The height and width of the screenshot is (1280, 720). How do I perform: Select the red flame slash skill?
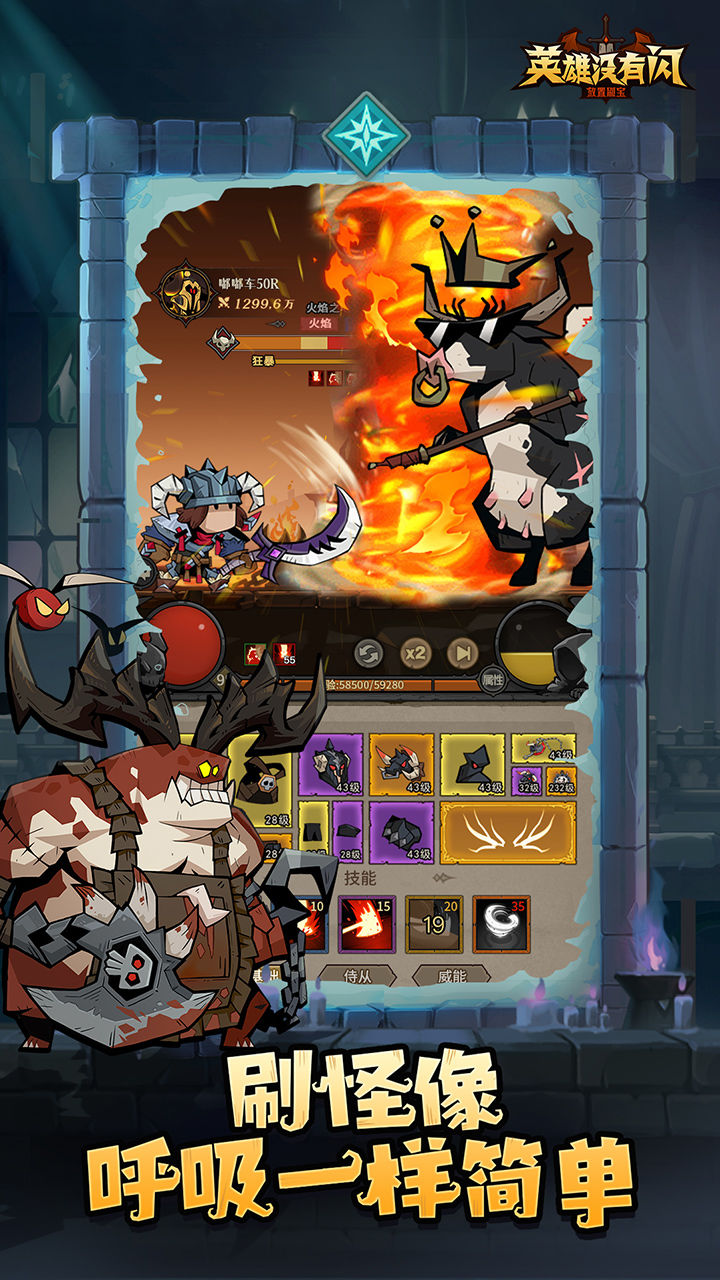pos(367,924)
